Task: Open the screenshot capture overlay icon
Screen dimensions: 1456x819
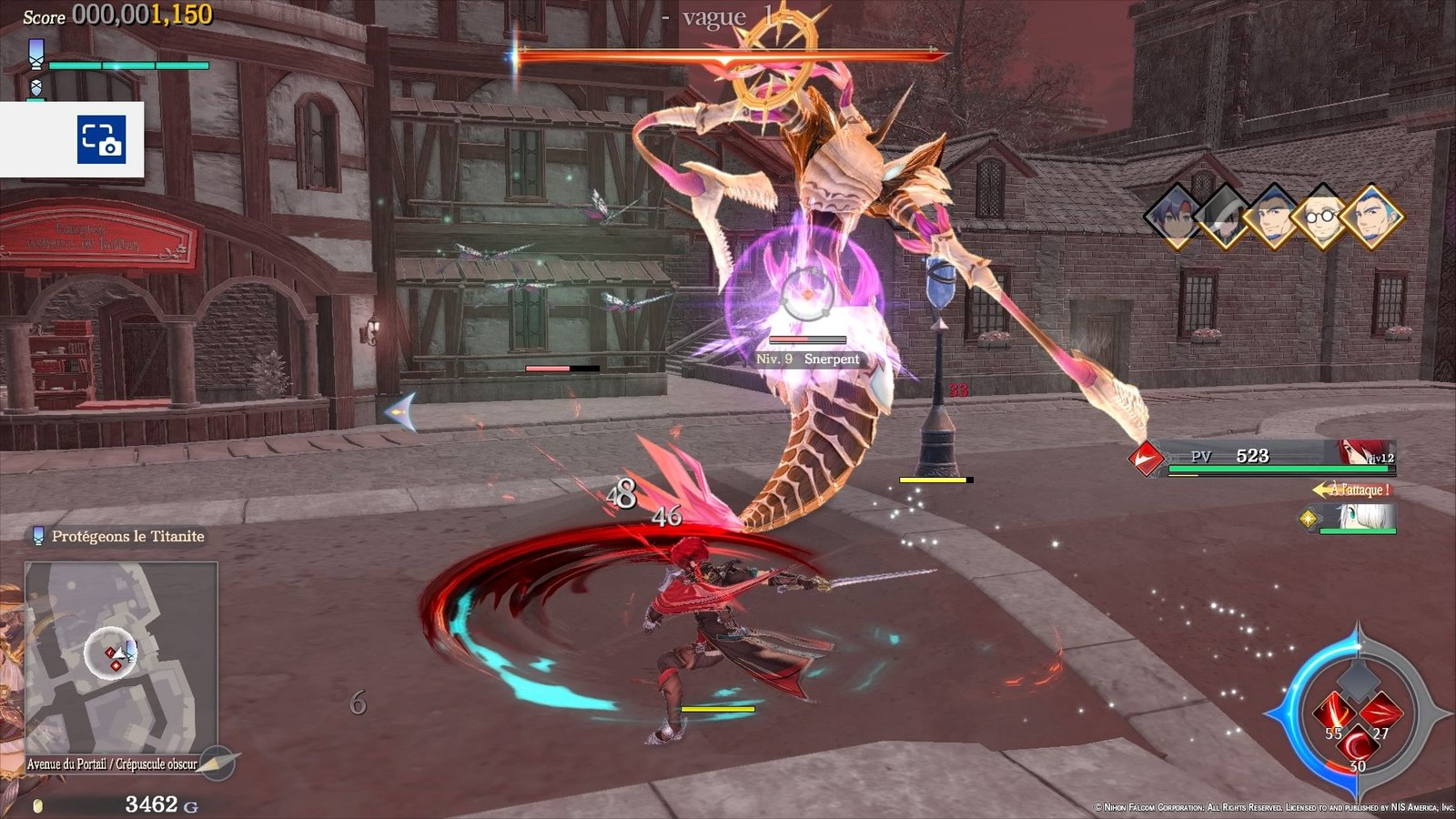Action: (x=101, y=139)
